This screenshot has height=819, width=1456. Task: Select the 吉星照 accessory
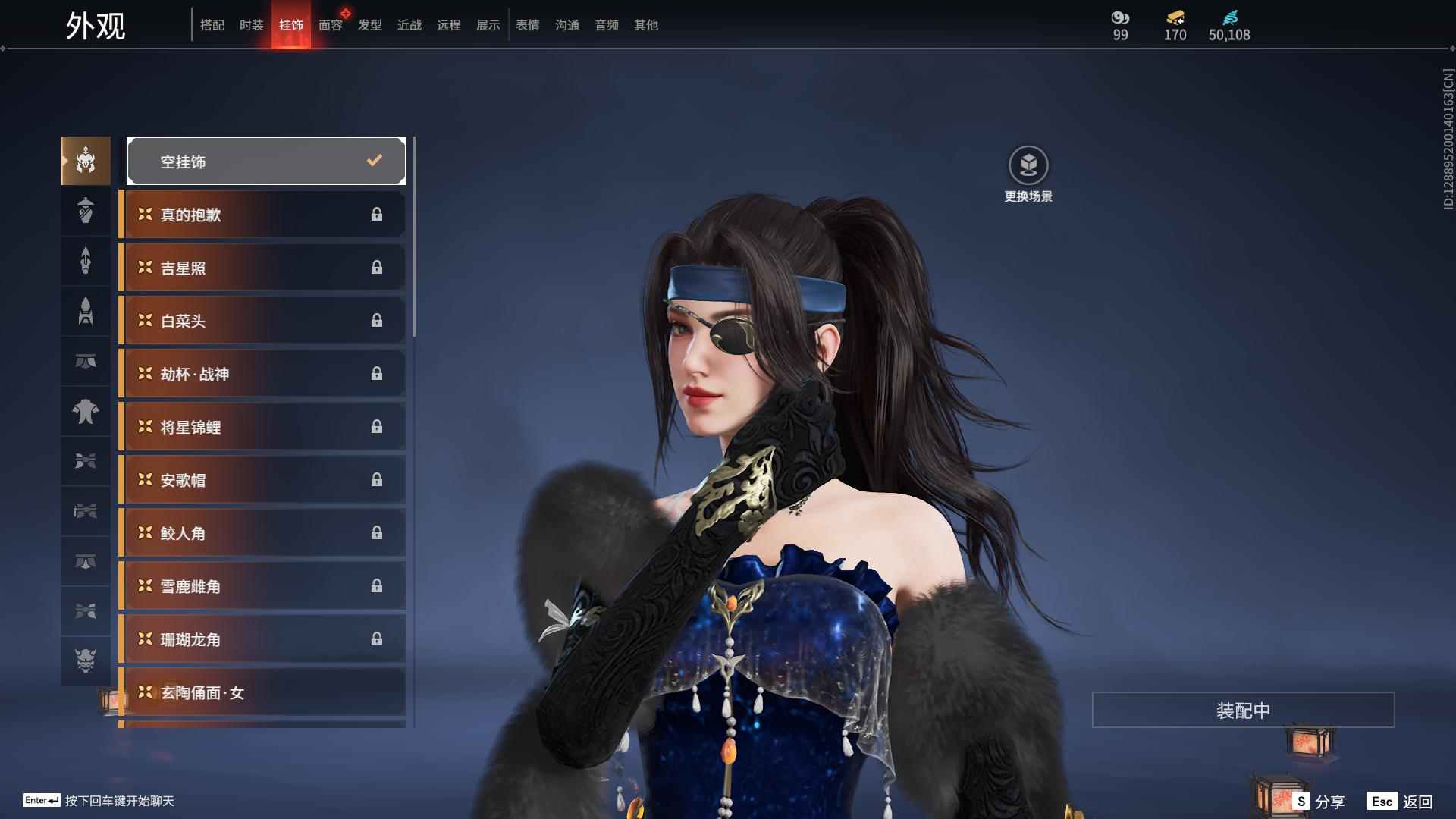[262, 268]
